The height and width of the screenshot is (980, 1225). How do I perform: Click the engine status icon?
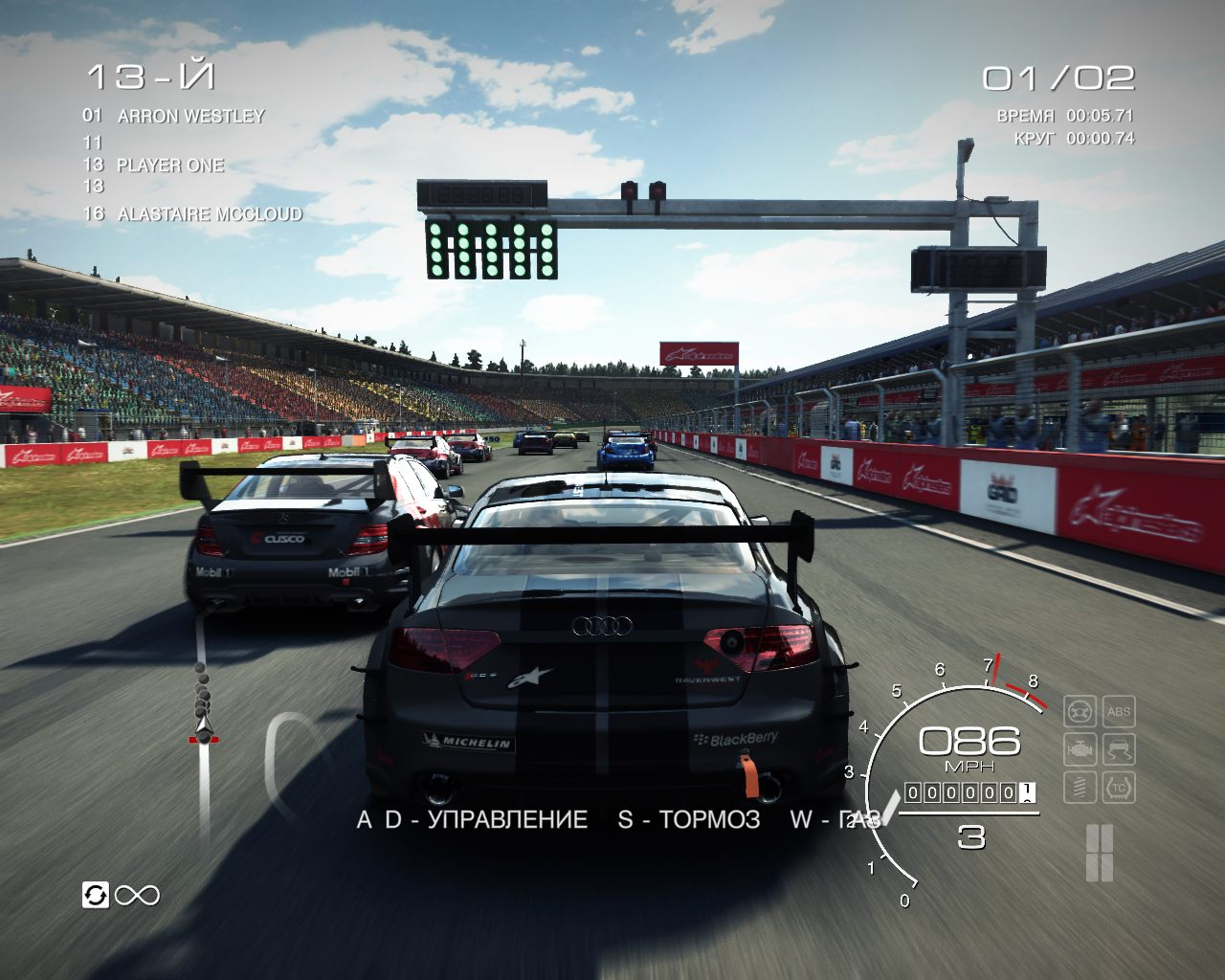(1080, 749)
